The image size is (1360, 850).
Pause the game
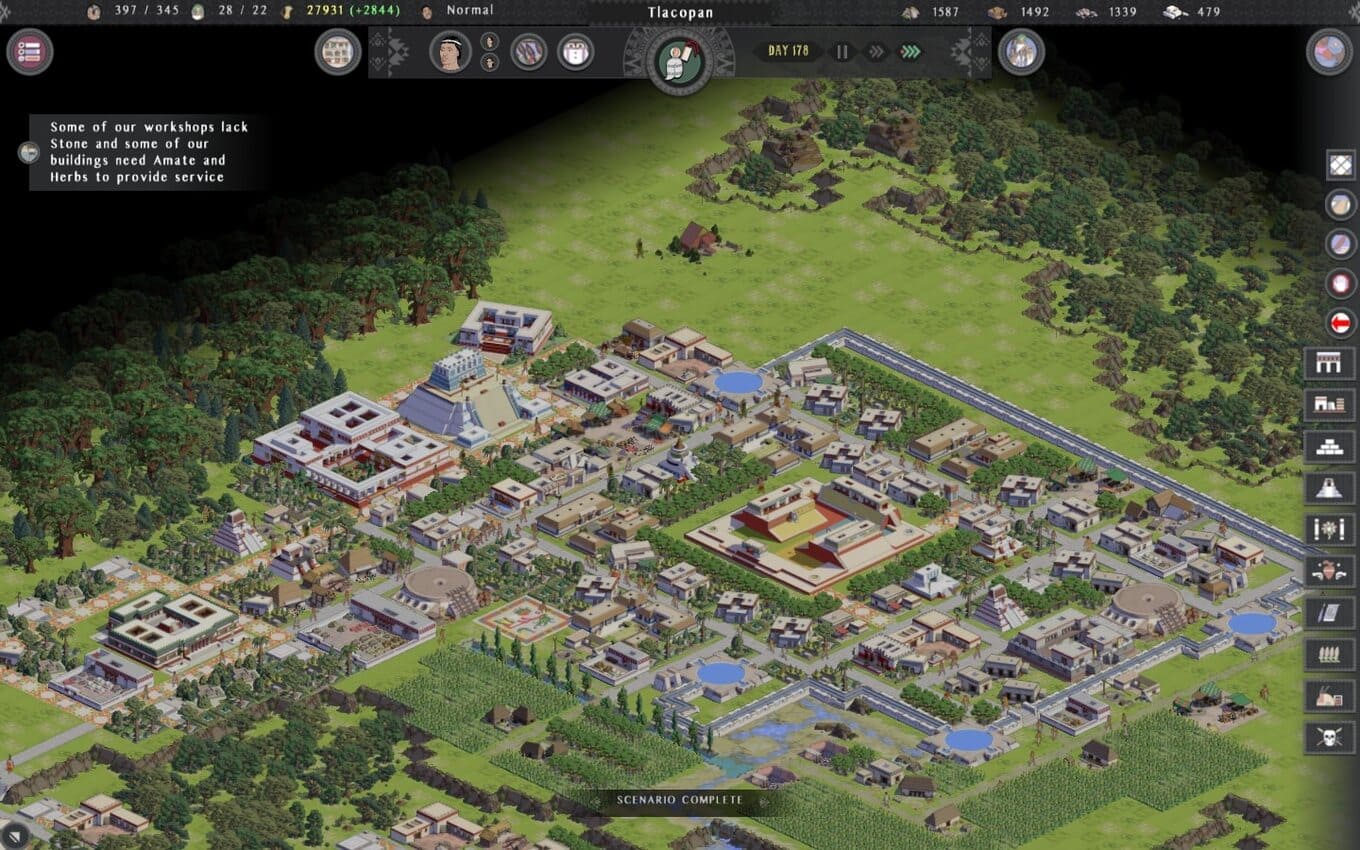coord(842,51)
